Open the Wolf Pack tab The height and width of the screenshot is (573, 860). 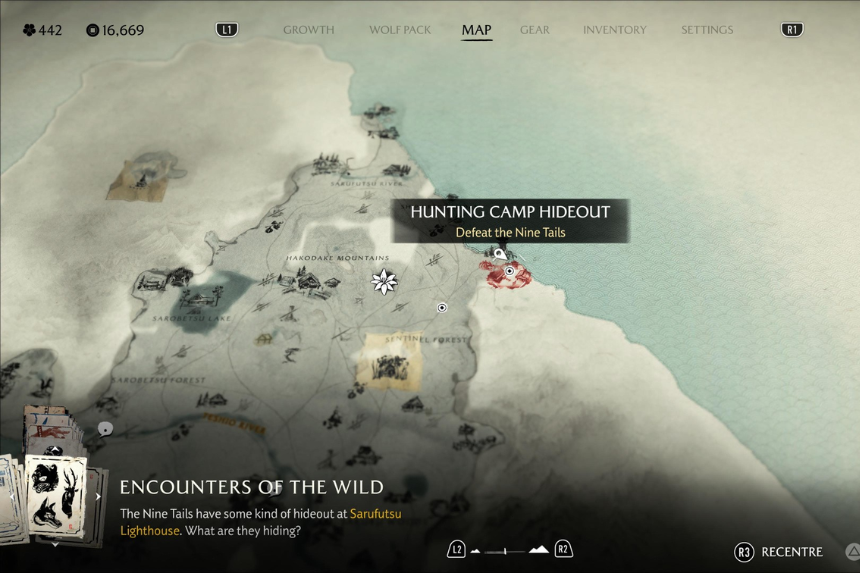pyautogui.click(x=400, y=30)
